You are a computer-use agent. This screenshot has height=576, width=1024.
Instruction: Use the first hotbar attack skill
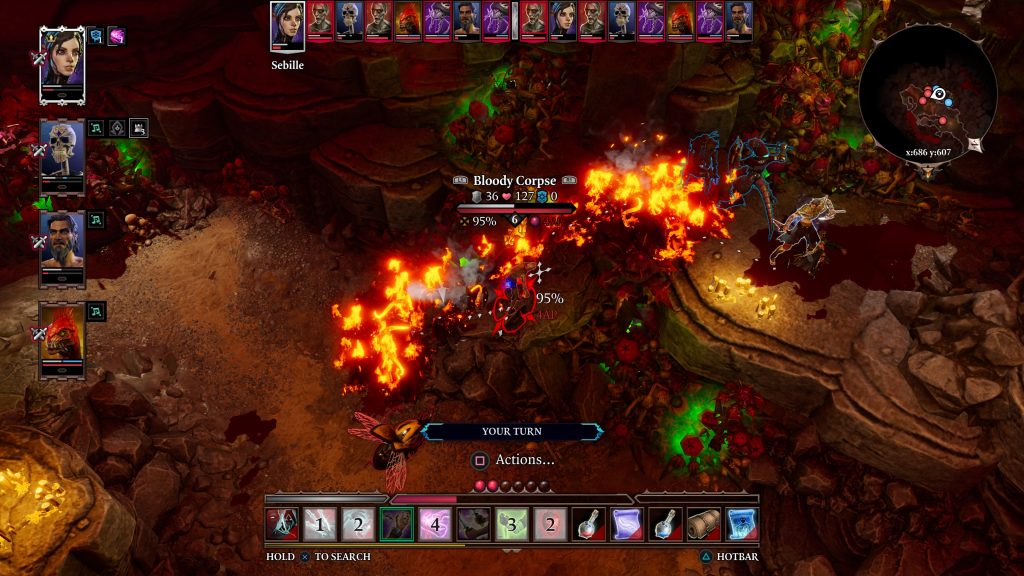tap(282, 523)
